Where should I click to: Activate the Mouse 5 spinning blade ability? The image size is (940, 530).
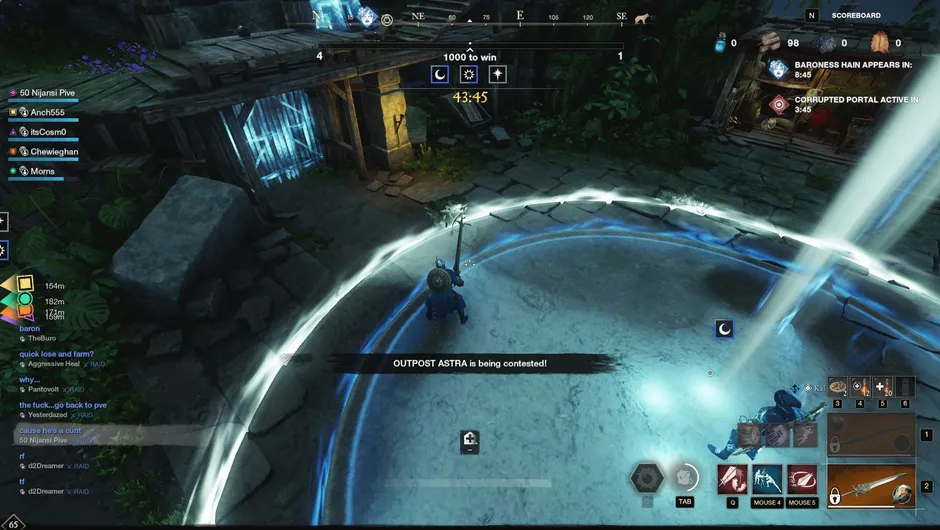tap(802, 479)
